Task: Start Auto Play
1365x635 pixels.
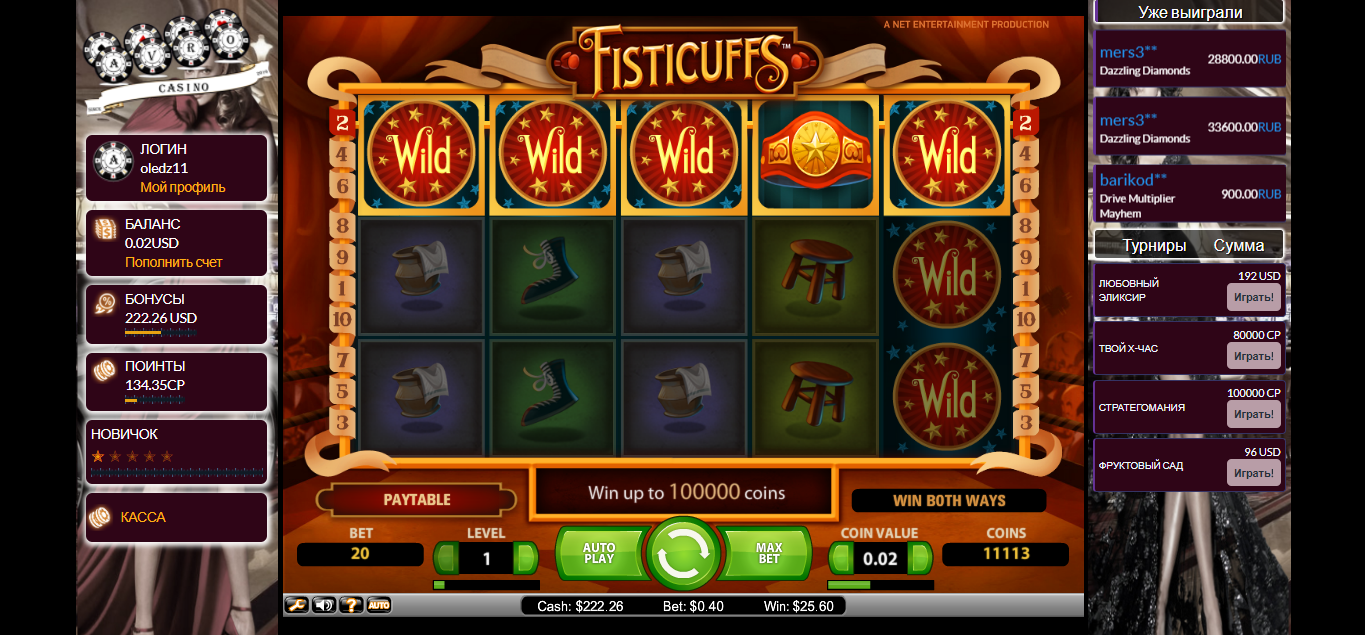Action: [x=600, y=553]
